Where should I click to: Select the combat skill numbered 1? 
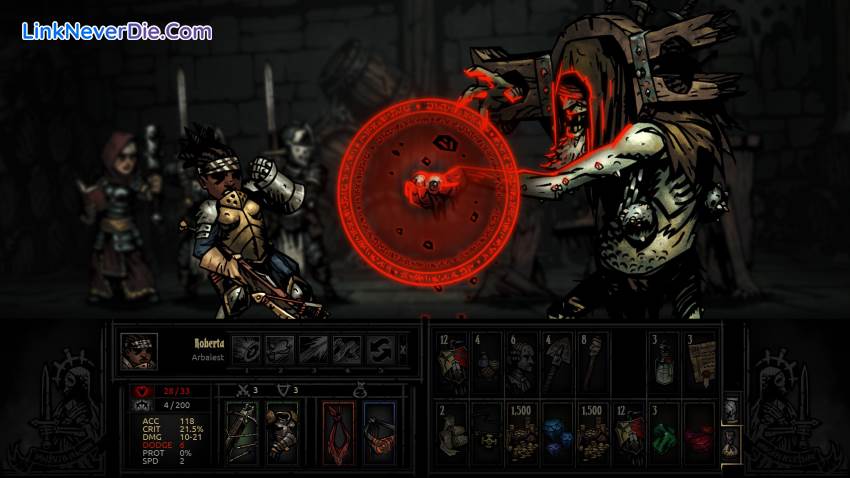[x=247, y=350]
